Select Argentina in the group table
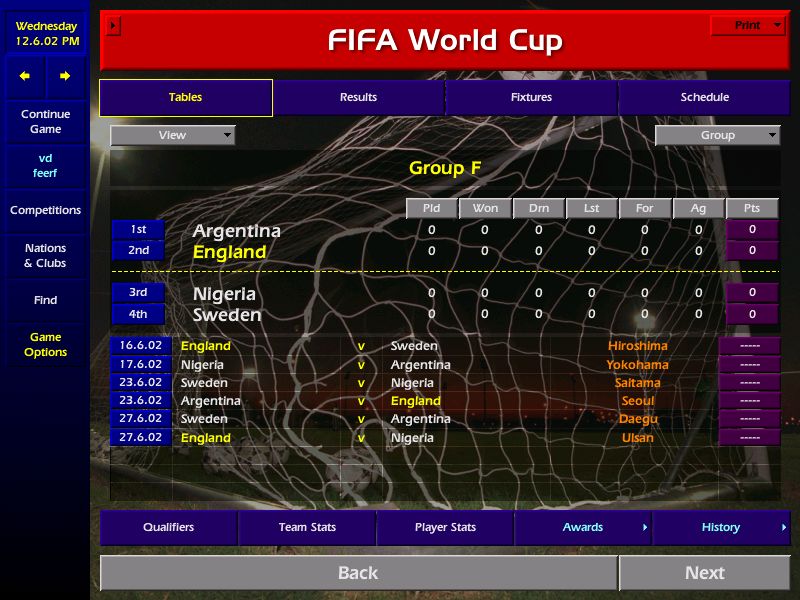800x600 pixels. (x=237, y=231)
